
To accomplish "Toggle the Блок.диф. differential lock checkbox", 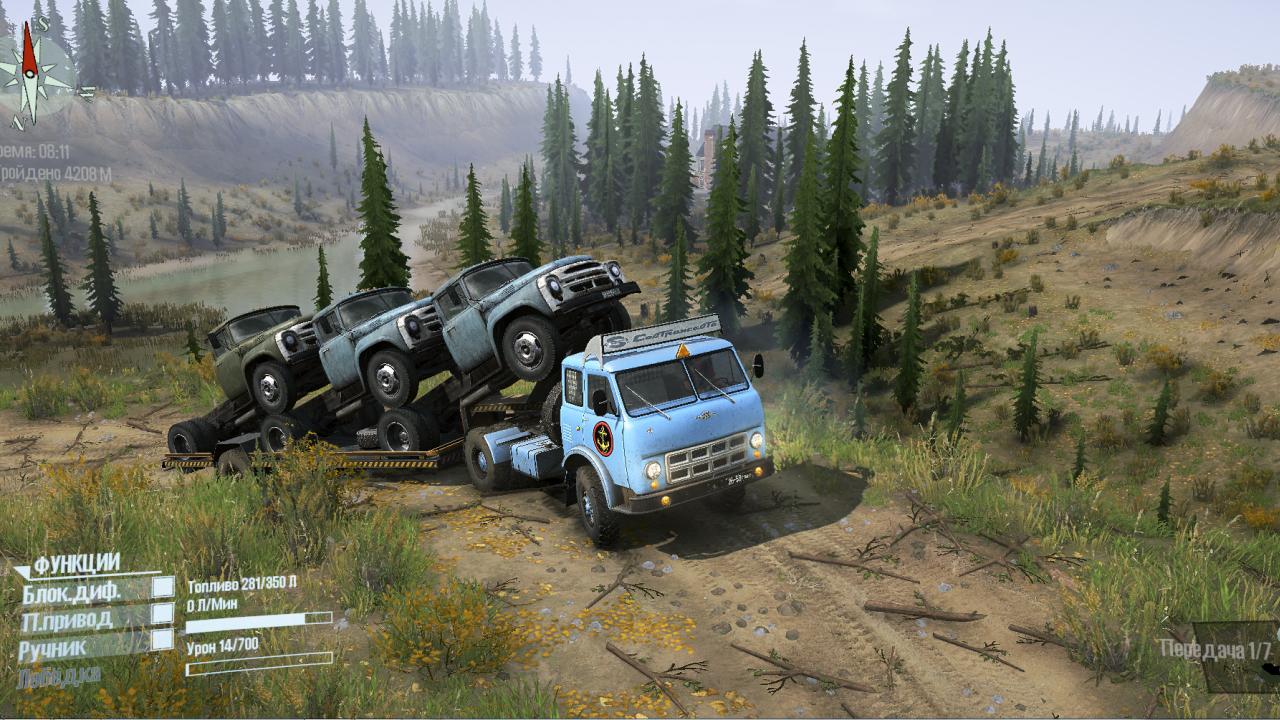I will click(x=162, y=588).
